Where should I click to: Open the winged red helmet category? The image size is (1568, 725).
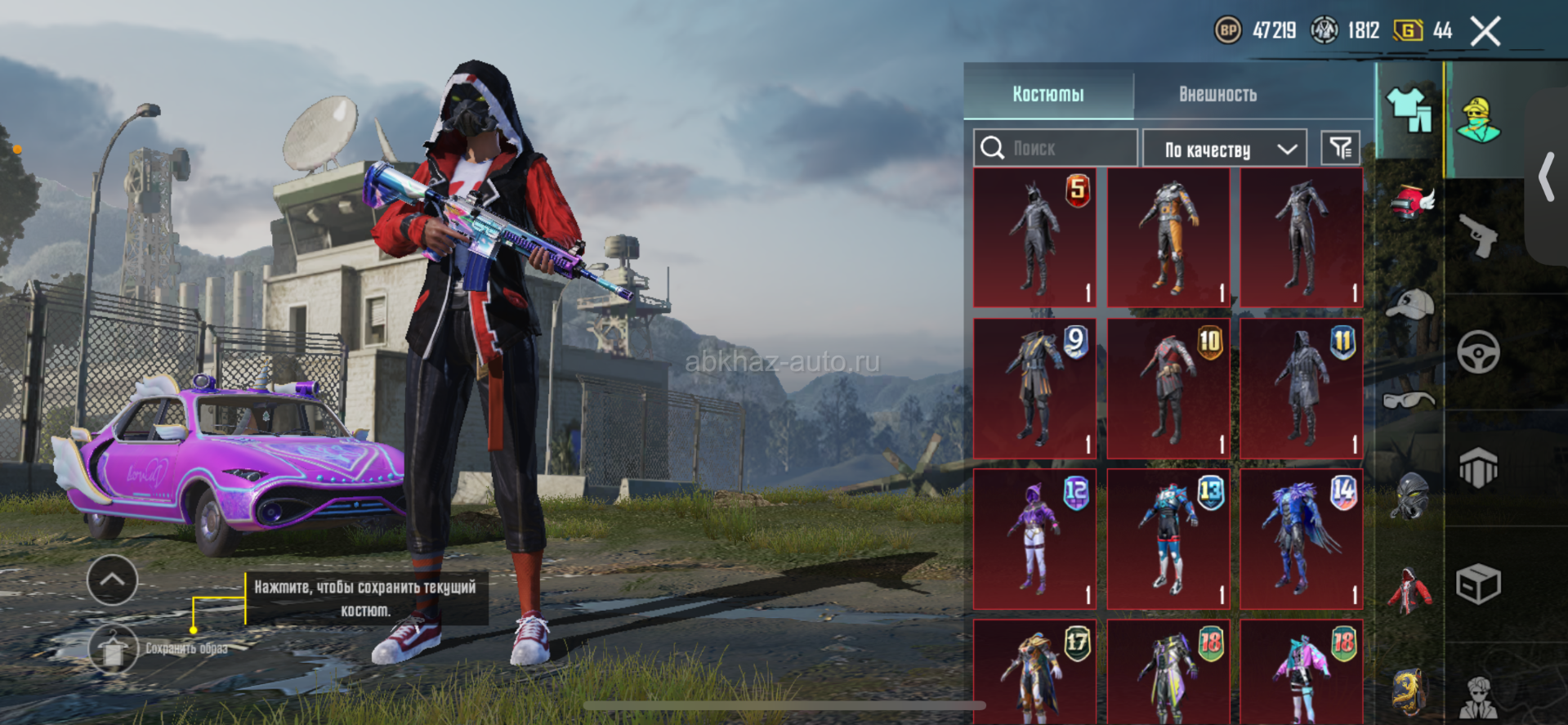tap(1412, 202)
